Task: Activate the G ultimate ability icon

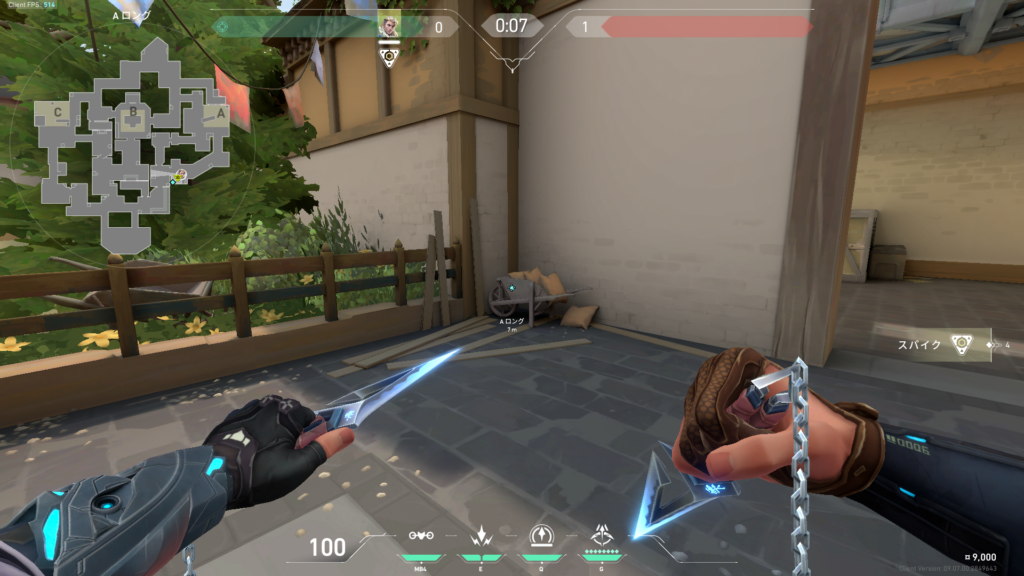Action: point(602,535)
